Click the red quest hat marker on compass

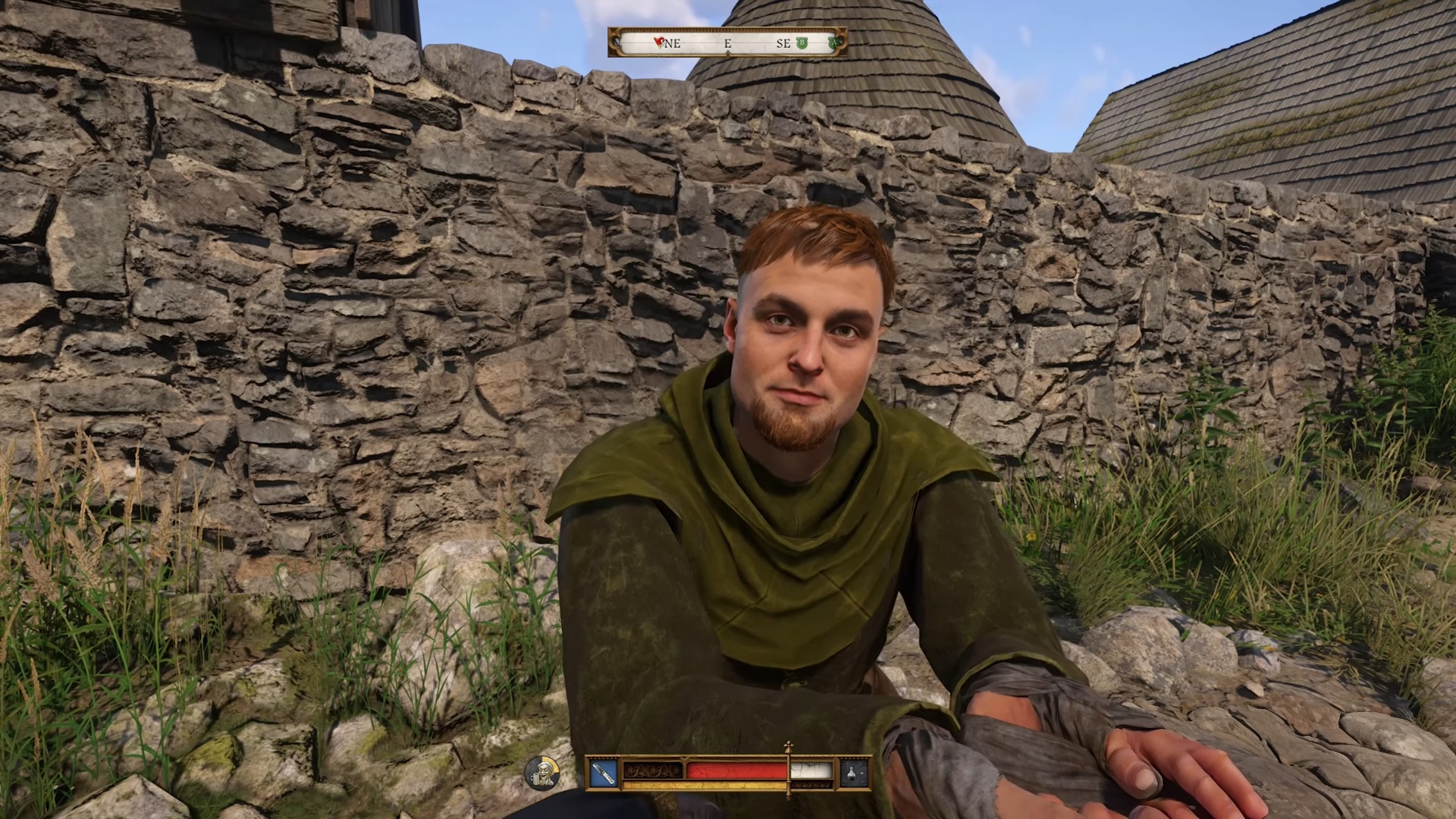pos(657,42)
